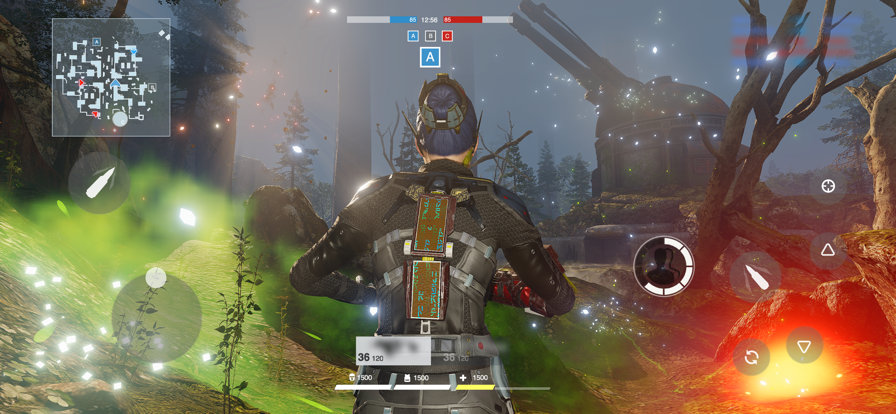The width and height of the screenshot is (896, 414).
Task: Tap the downward triangle crouch button
Action: click(803, 346)
